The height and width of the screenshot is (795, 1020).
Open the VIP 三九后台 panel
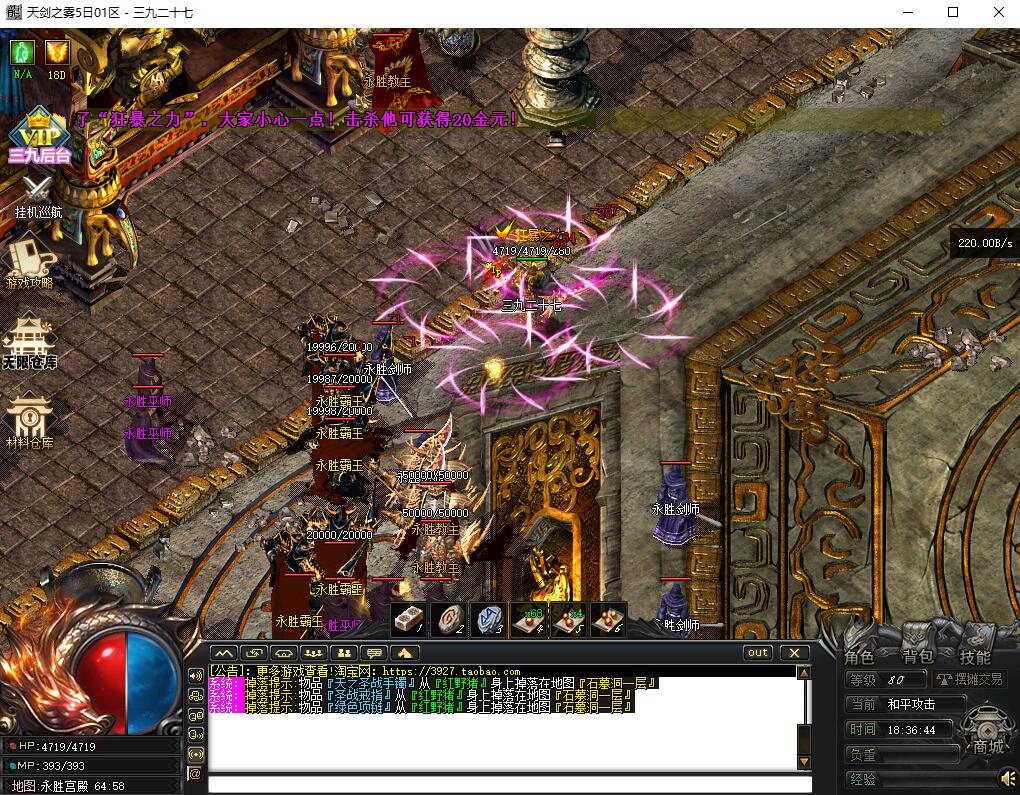coord(38,135)
